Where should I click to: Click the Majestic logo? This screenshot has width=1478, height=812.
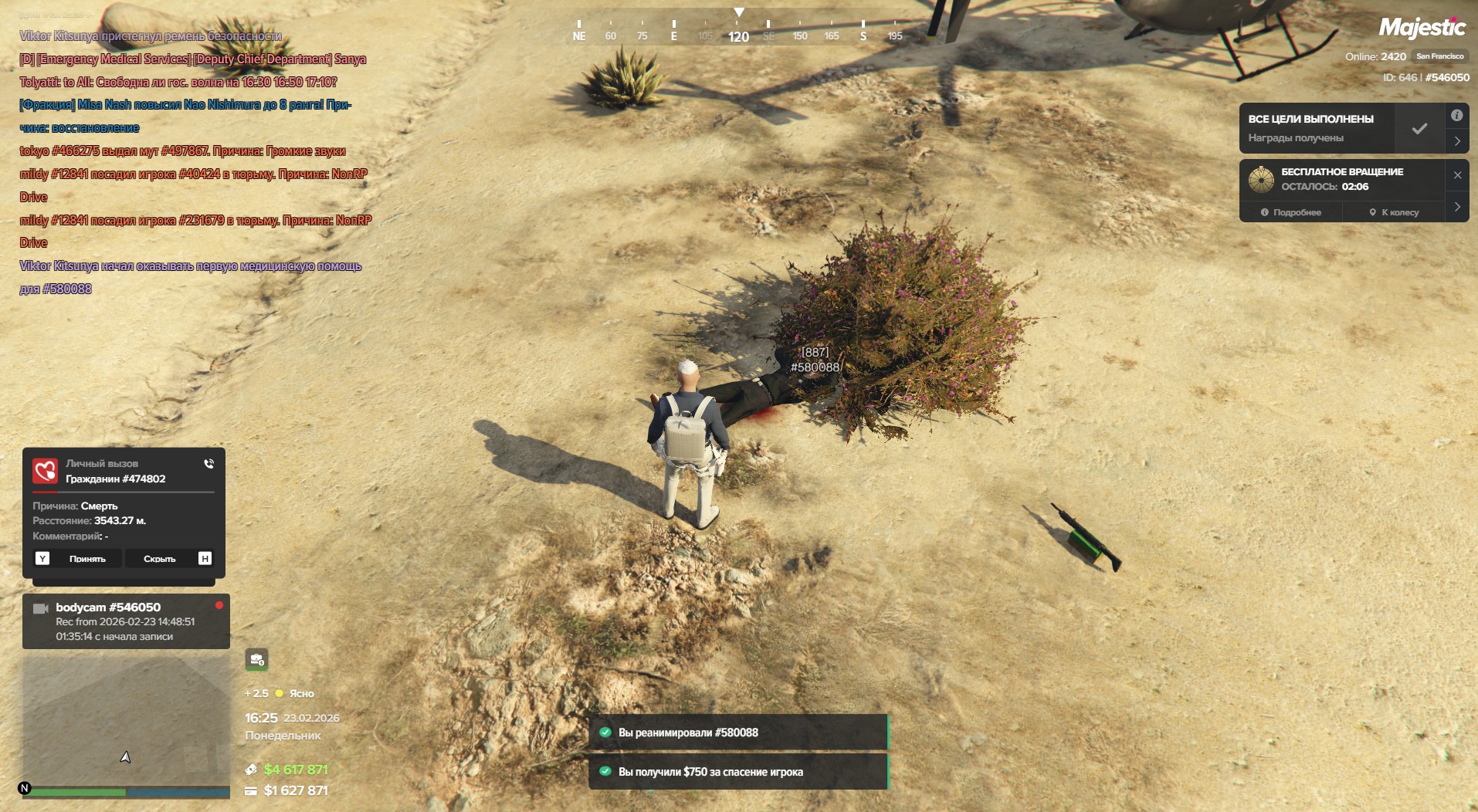(1422, 29)
